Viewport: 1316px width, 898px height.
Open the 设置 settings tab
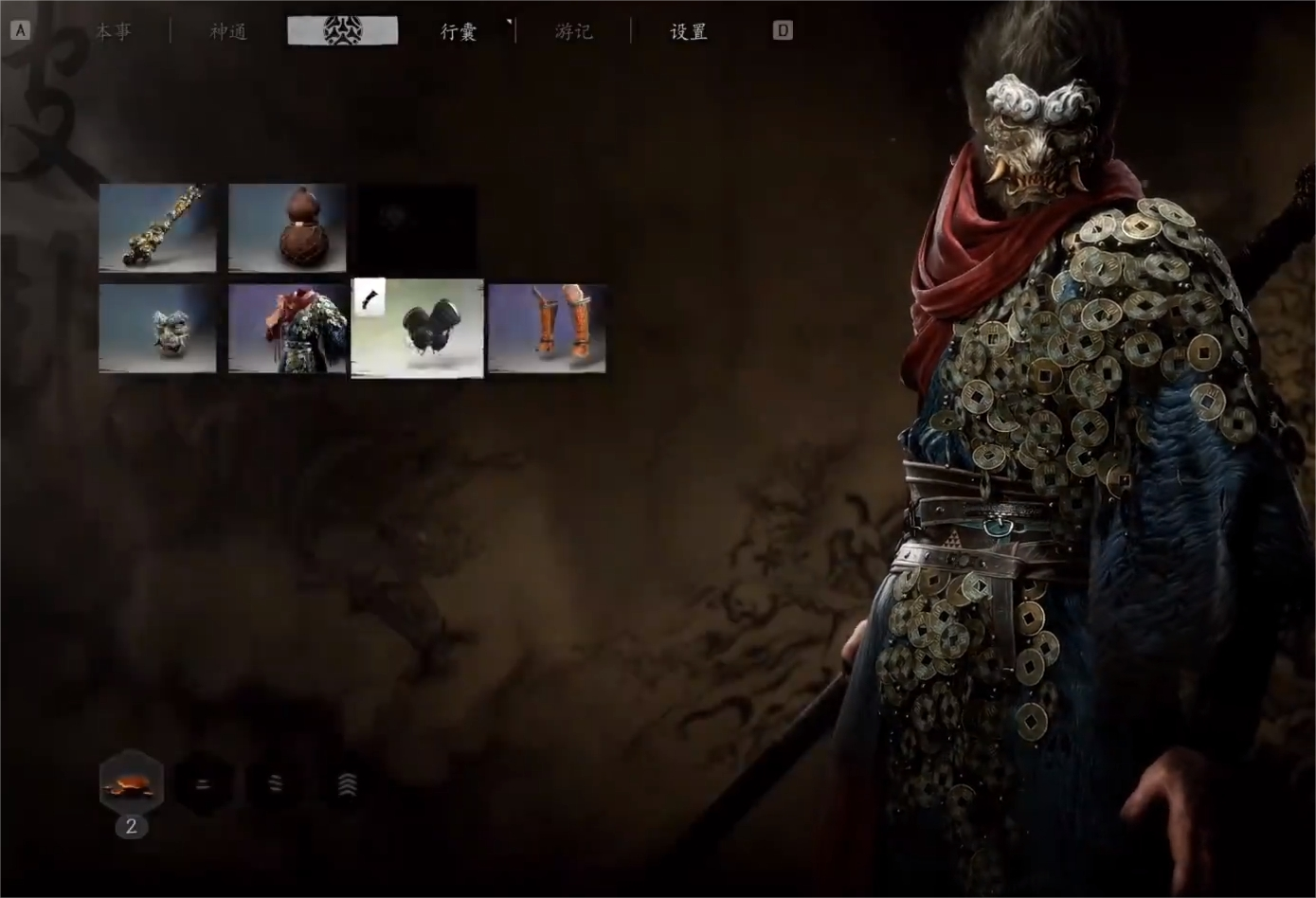coord(689,31)
